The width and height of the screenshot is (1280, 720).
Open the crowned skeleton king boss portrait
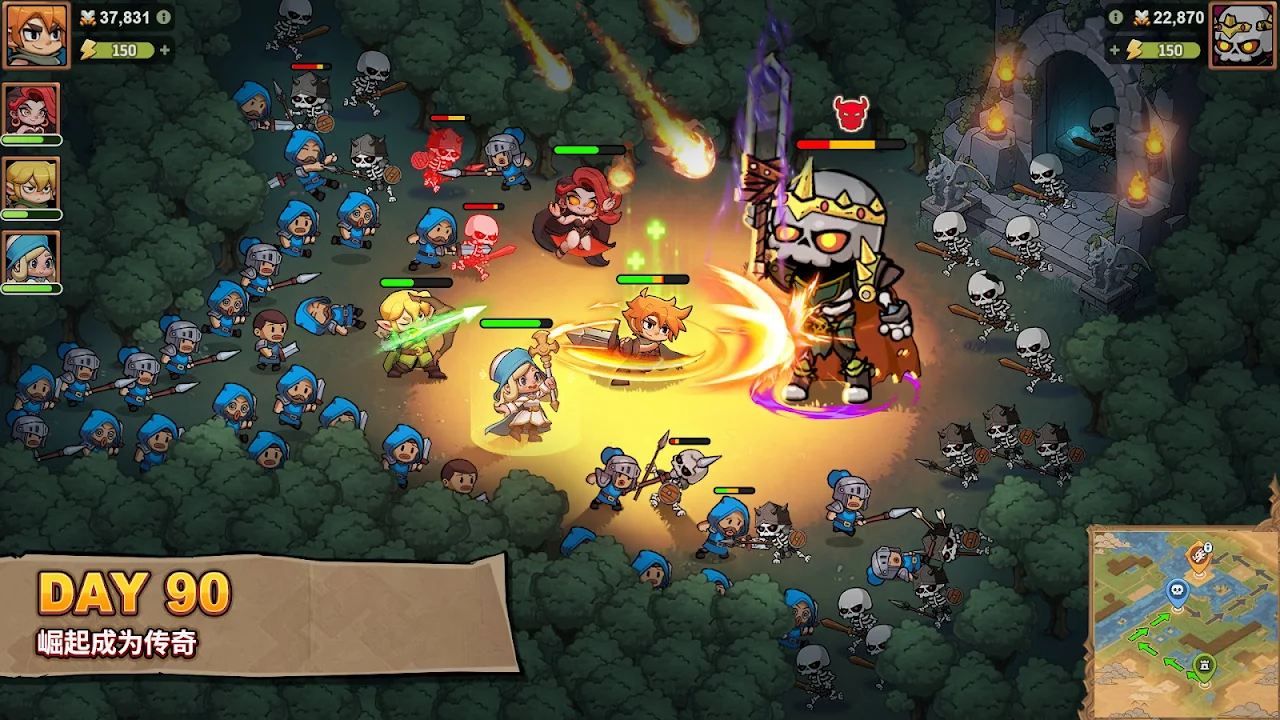tap(1242, 35)
